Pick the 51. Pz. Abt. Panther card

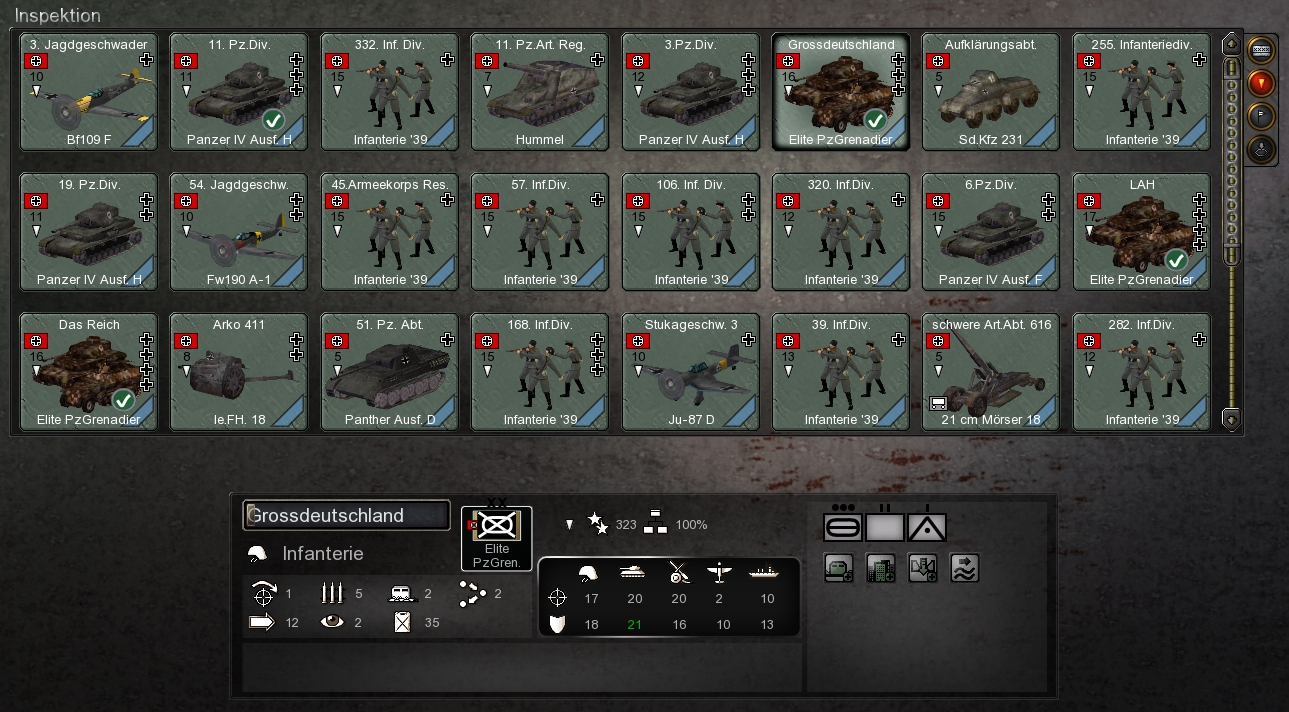click(x=390, y=371)
